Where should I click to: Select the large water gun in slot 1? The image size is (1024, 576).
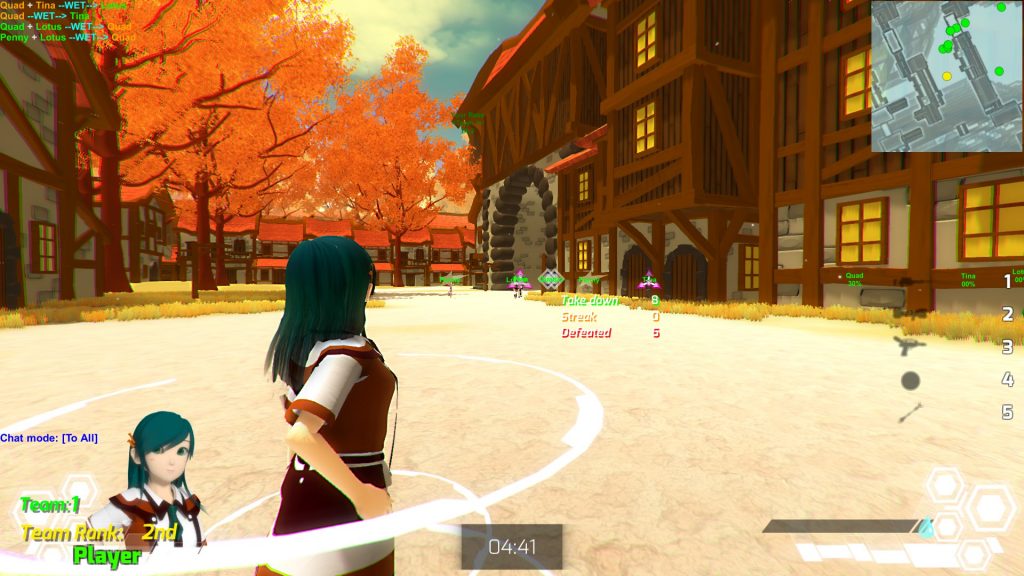click(912, 283)
